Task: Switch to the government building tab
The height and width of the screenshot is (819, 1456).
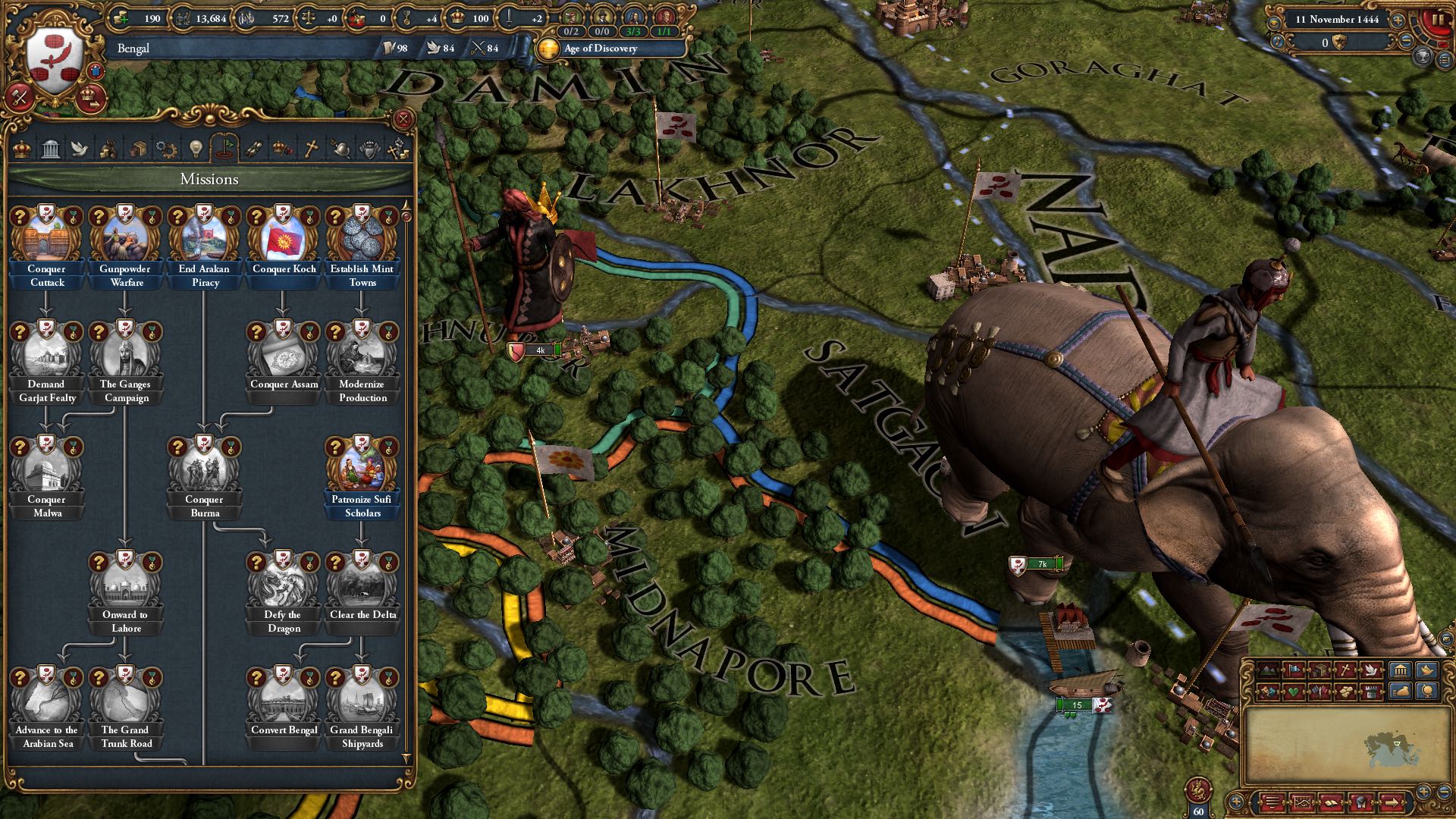Action: 51,149
